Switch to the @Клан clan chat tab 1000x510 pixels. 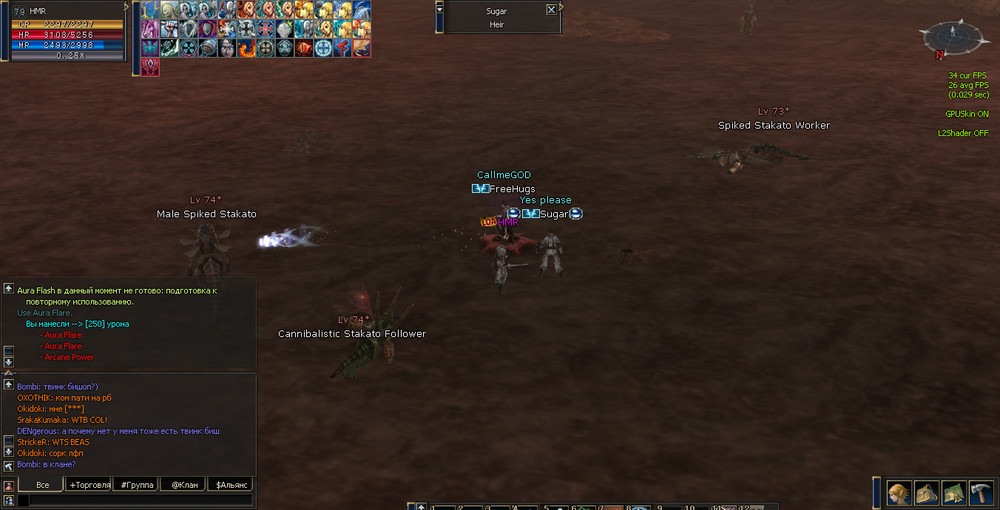[182, 484]
